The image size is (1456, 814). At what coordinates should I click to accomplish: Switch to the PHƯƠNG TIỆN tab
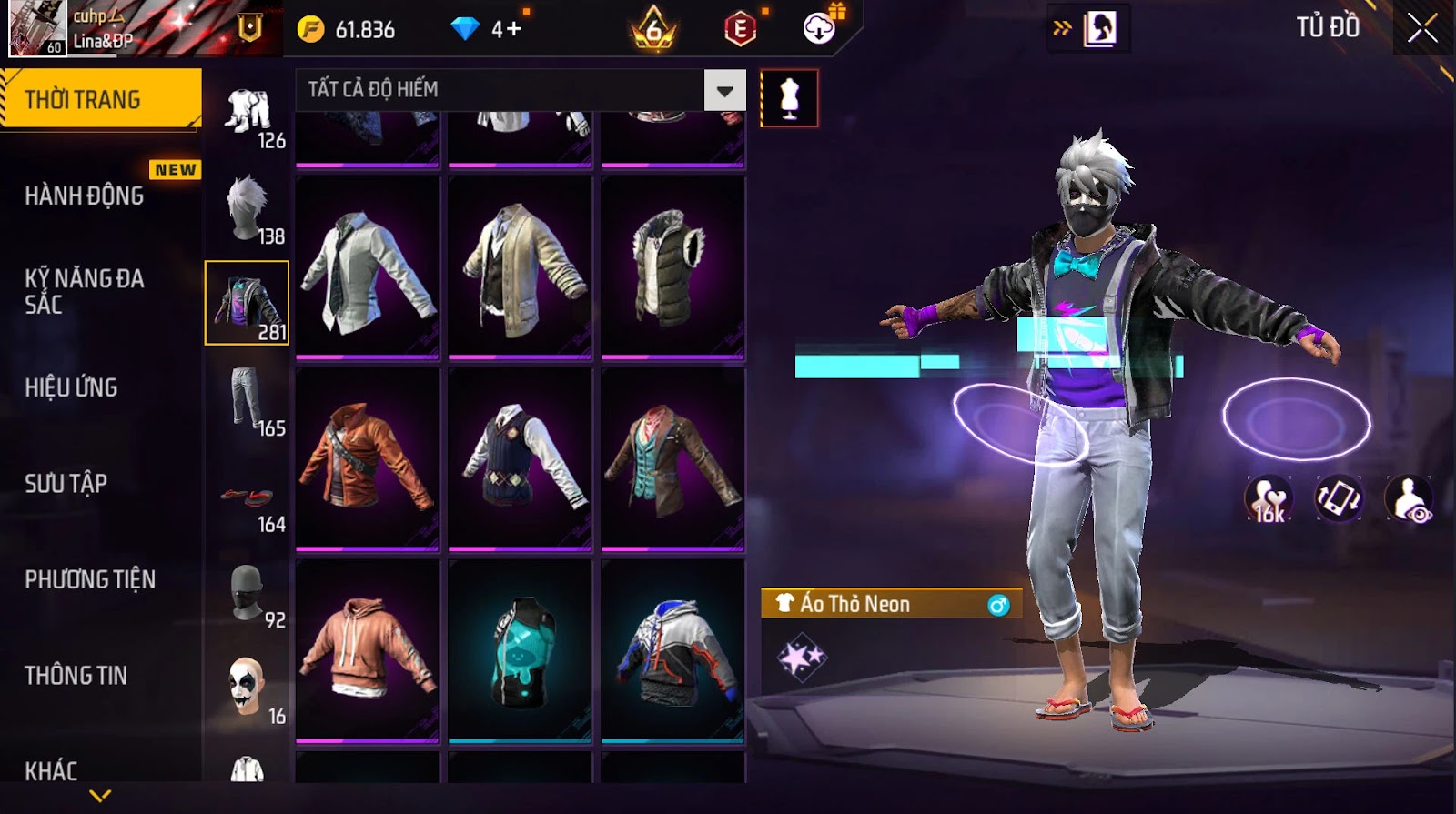click(x=90, y=579)
